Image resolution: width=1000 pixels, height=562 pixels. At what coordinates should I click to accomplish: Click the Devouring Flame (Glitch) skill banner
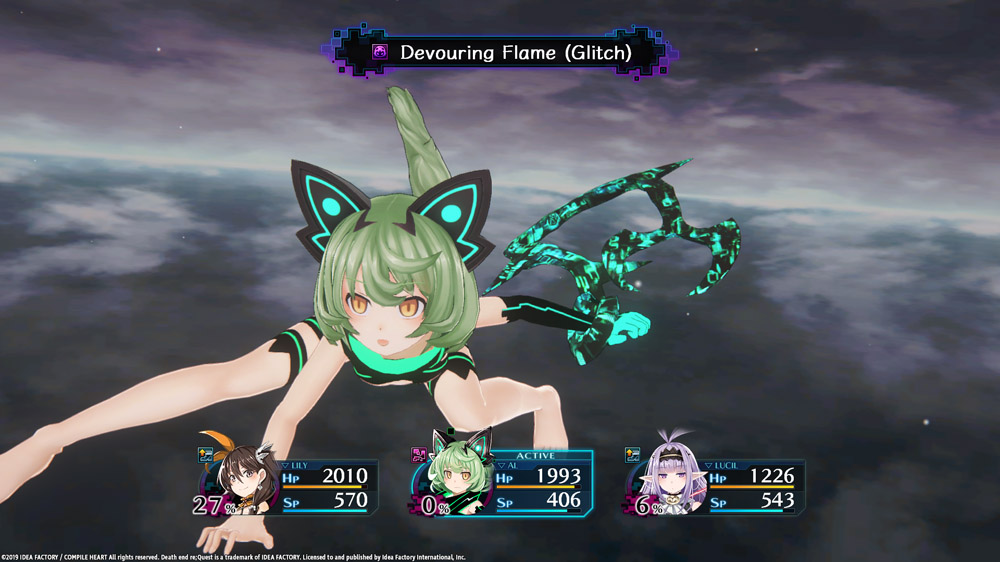coord(500,52)
